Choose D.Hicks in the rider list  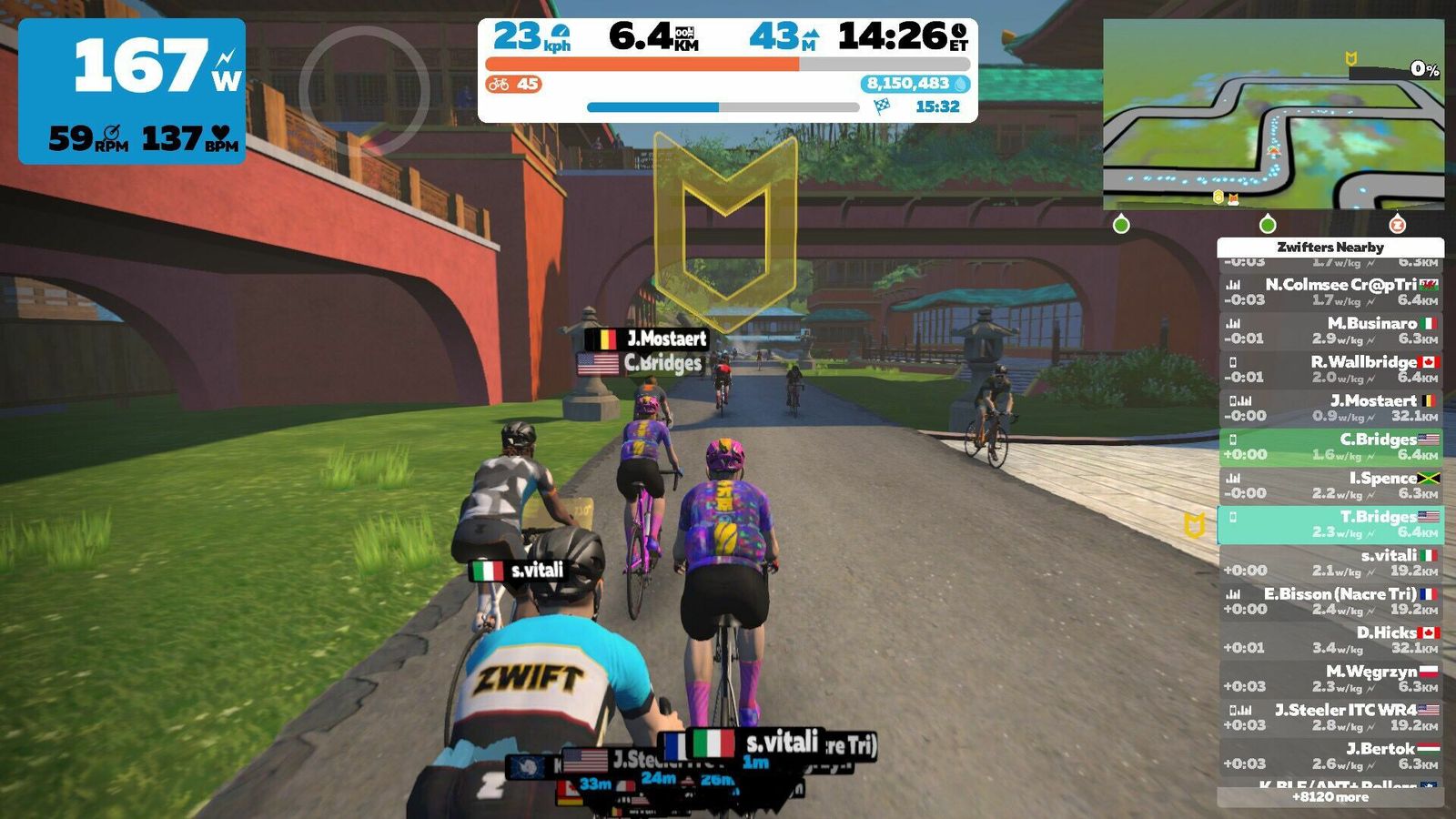[x=1330, y=640]
